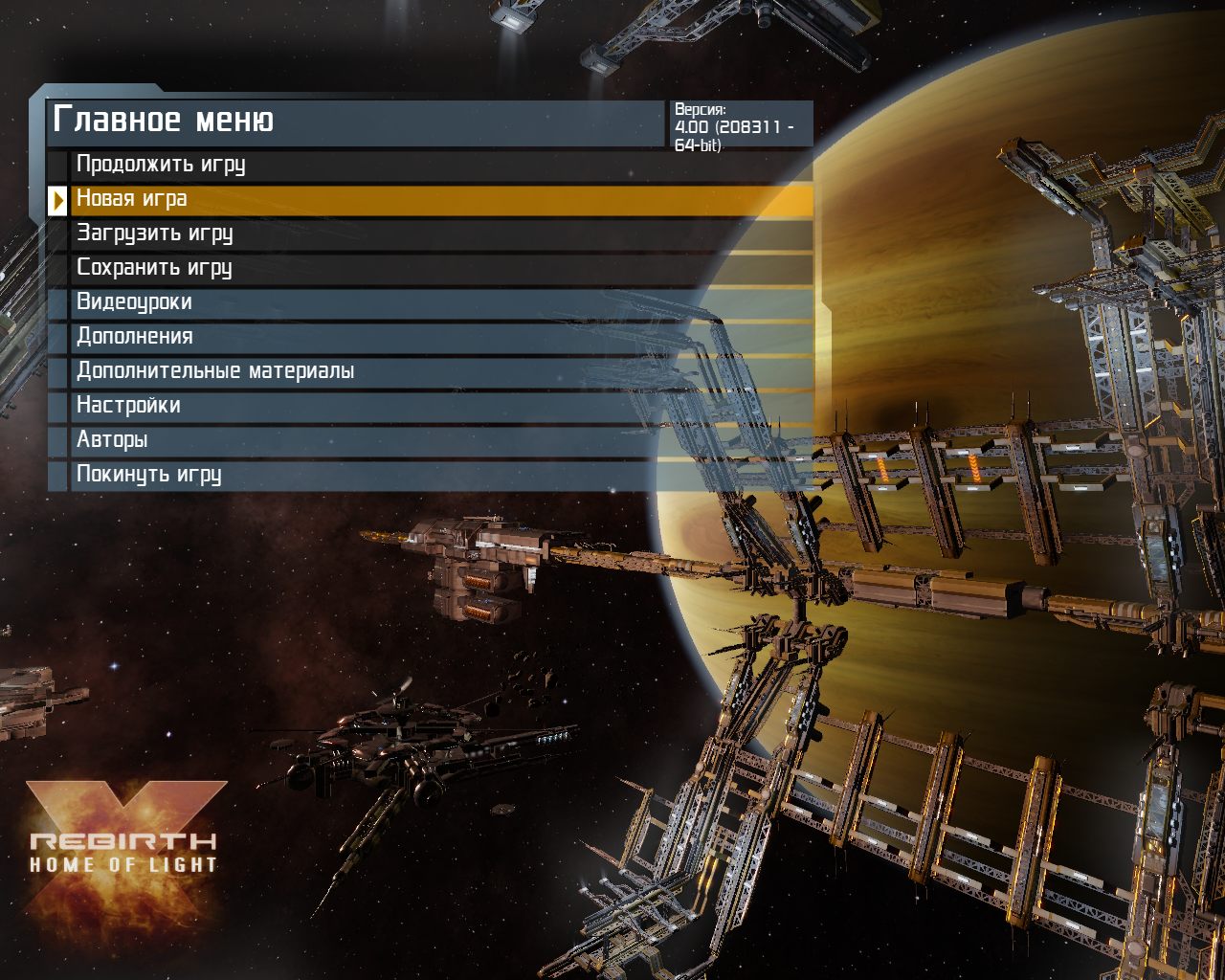The height and width of the screenshot is (980, 1225).
Task: Open the Видеоуроки video tutorials
Action: (134, 302)
